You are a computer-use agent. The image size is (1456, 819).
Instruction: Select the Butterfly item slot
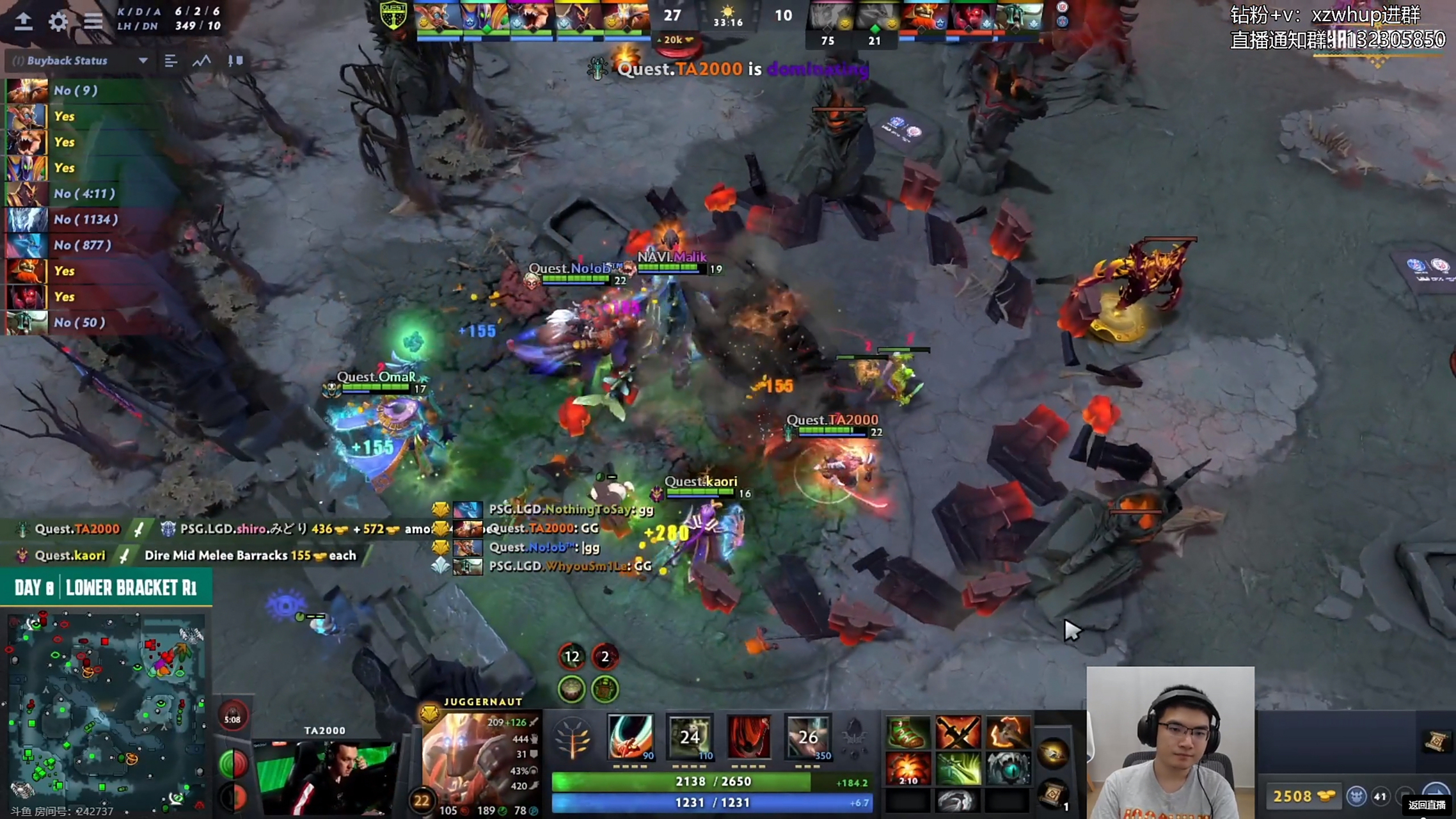958,768
